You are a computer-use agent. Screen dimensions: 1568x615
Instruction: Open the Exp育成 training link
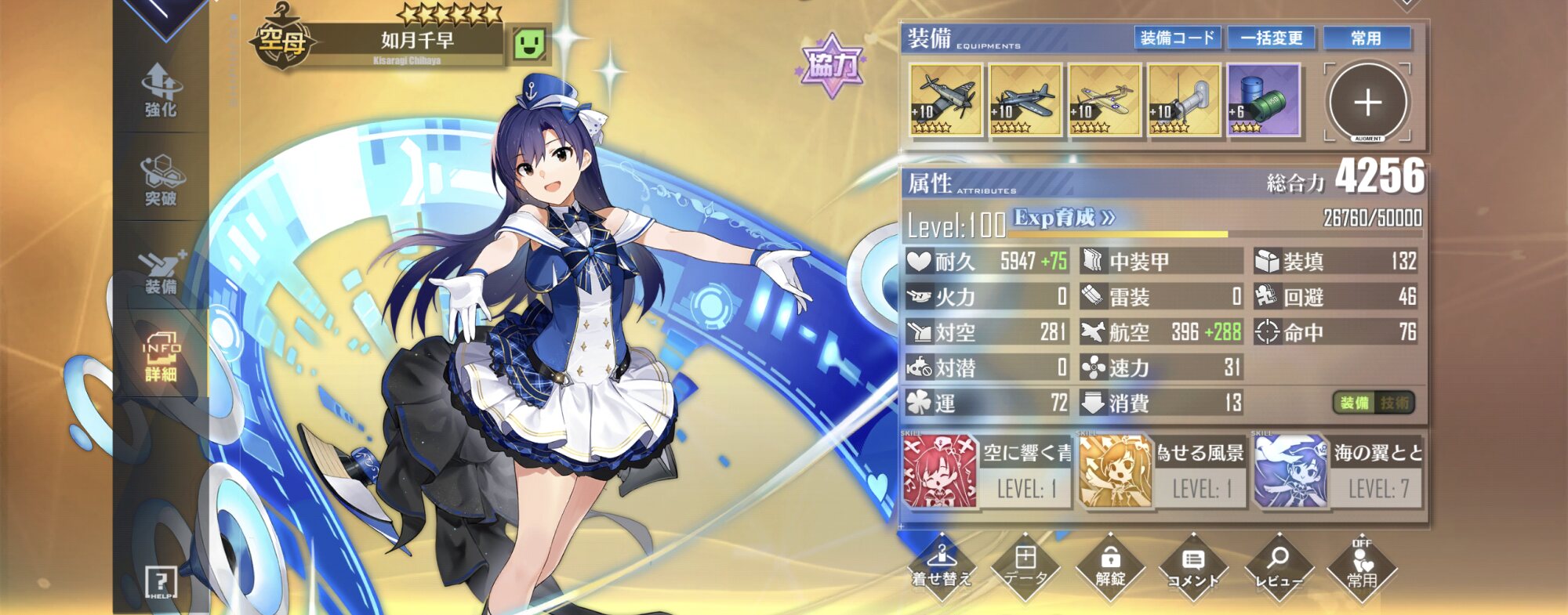(1064, 218)
